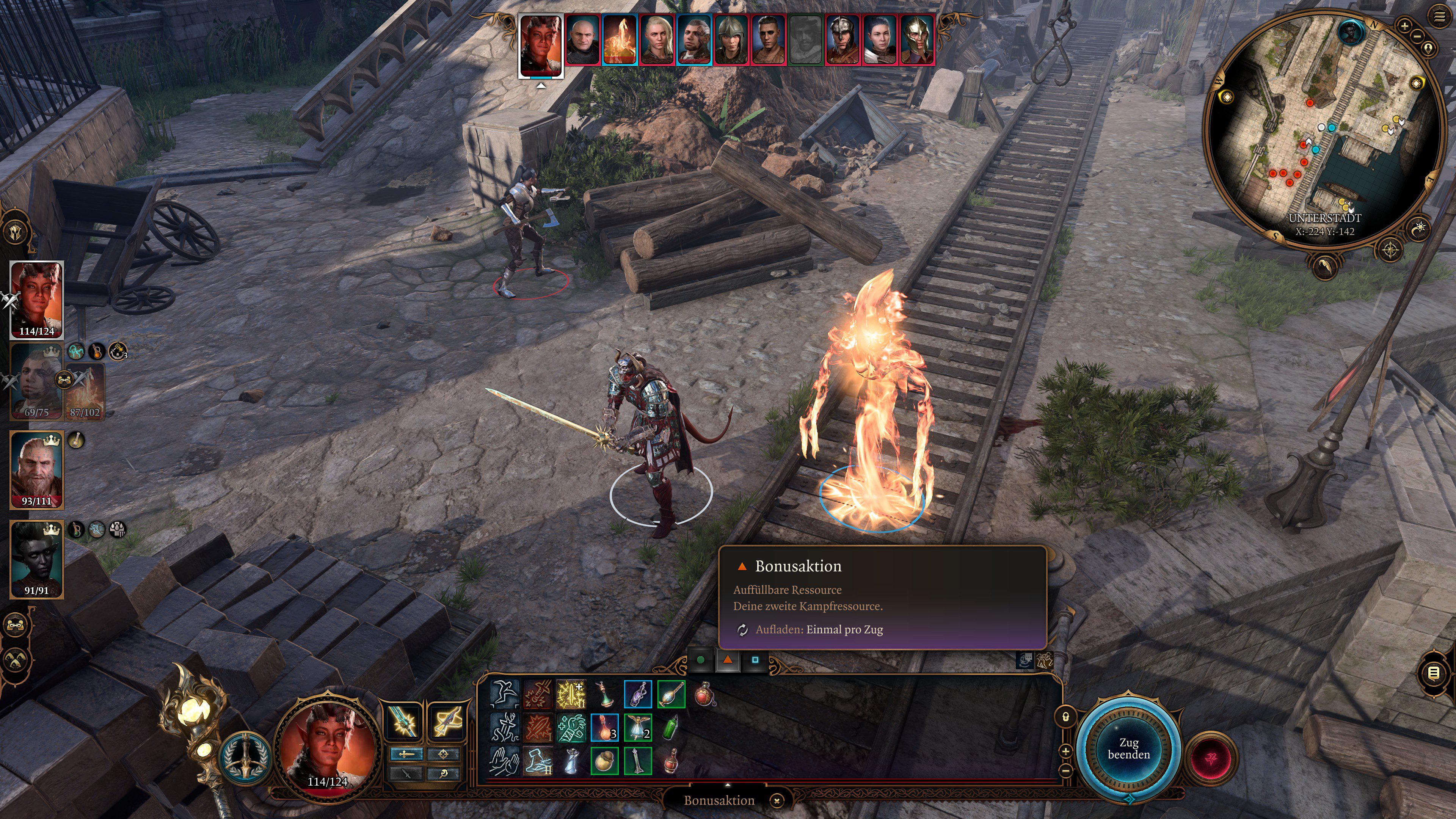
Task: Toggle the hotbar lock button
Action: 1065,717
